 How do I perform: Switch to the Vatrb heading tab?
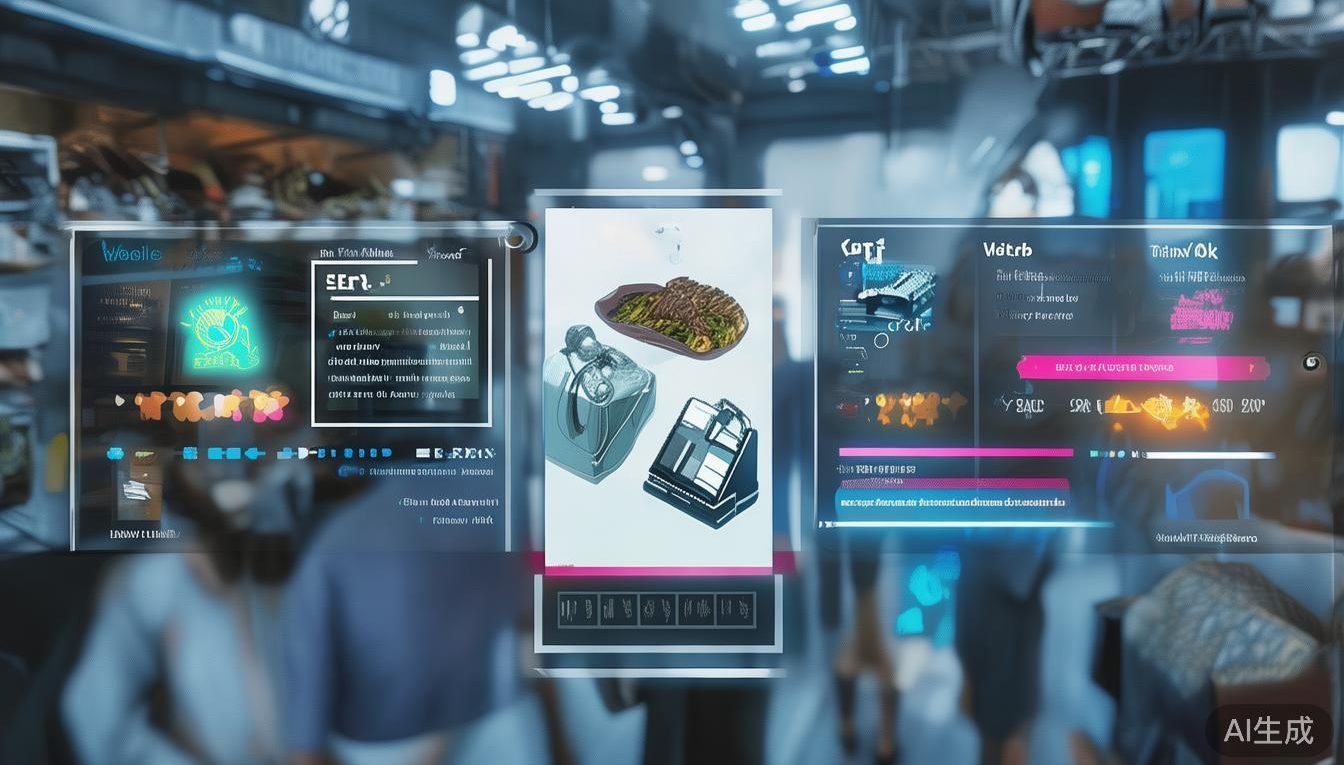[x=1006, y=250]
